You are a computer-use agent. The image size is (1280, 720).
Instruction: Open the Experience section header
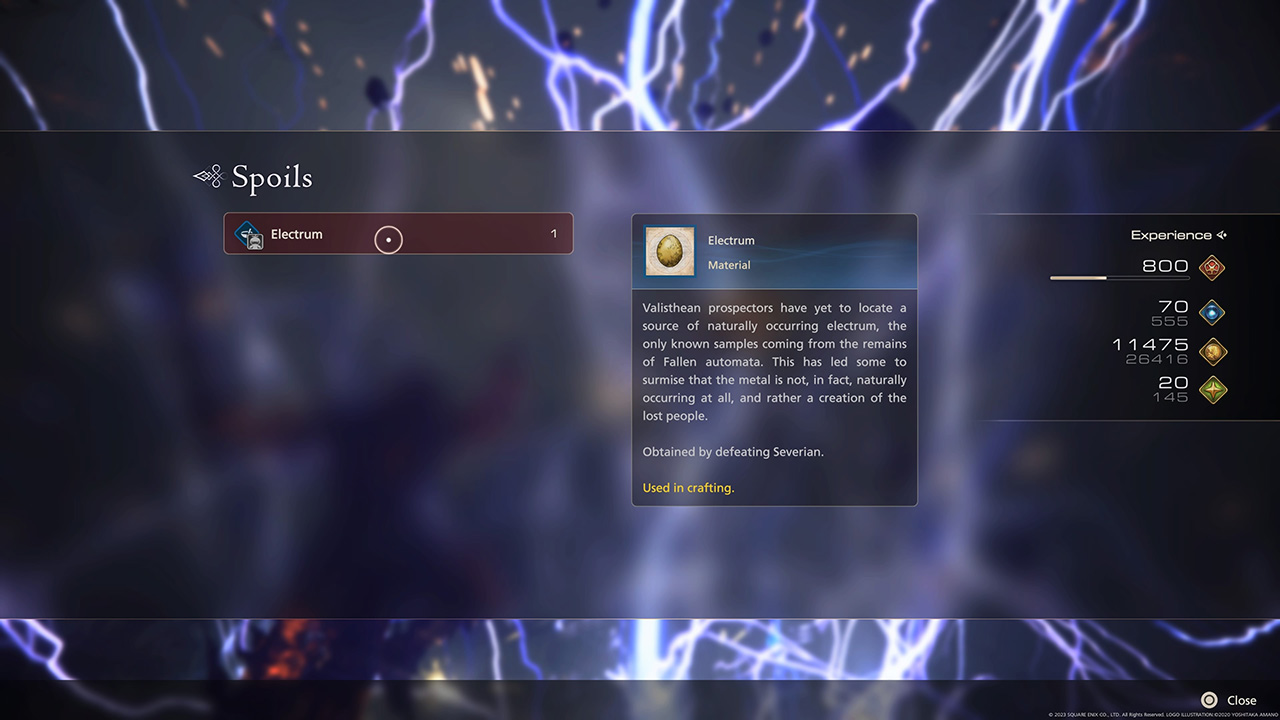(1170, 234)
